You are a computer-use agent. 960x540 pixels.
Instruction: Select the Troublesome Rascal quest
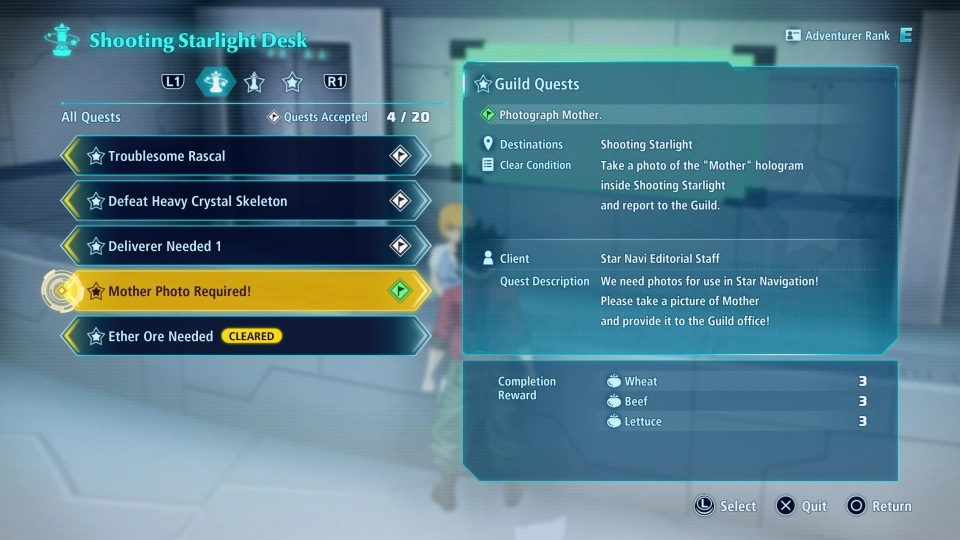(245, 156)
